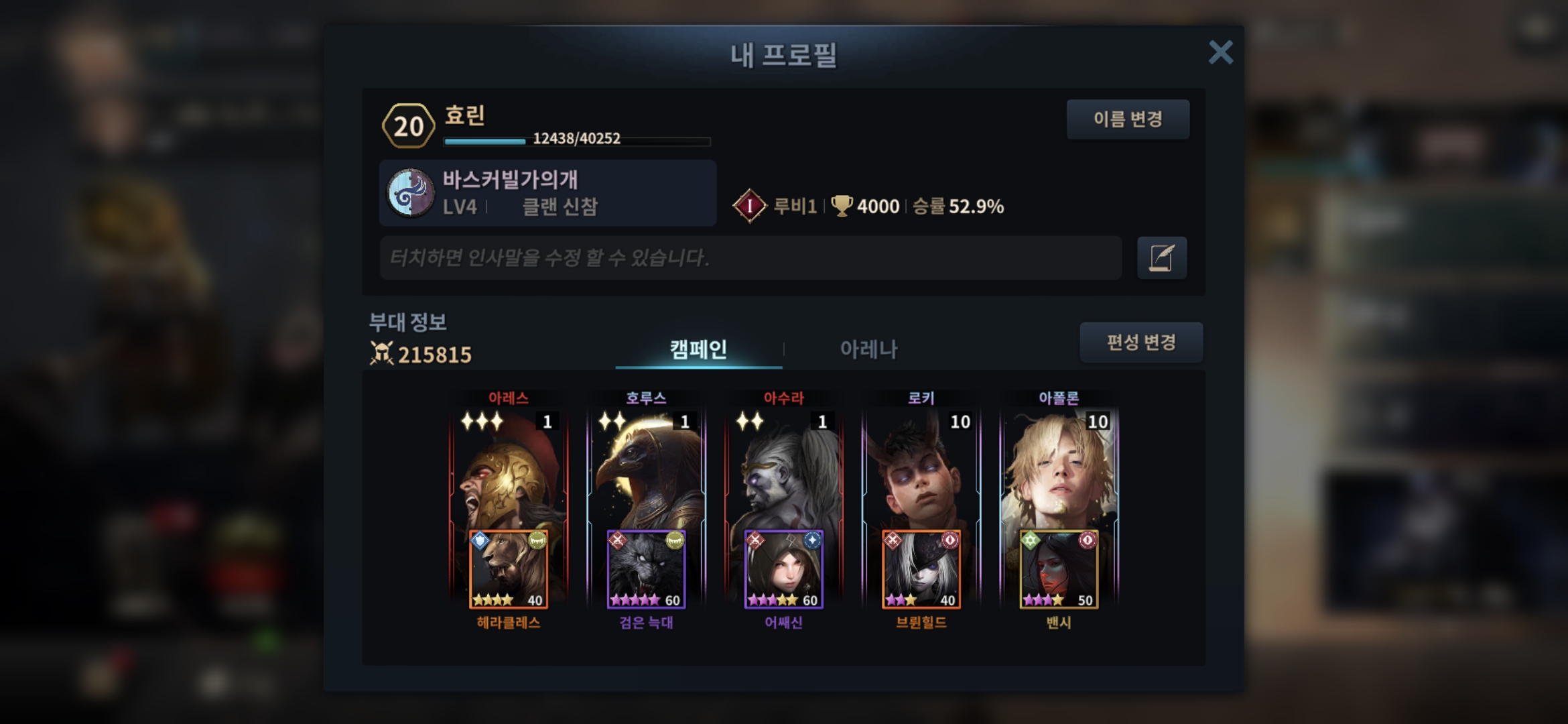
Task: Close the 내 프로필 profile window
Action: 1220,52
